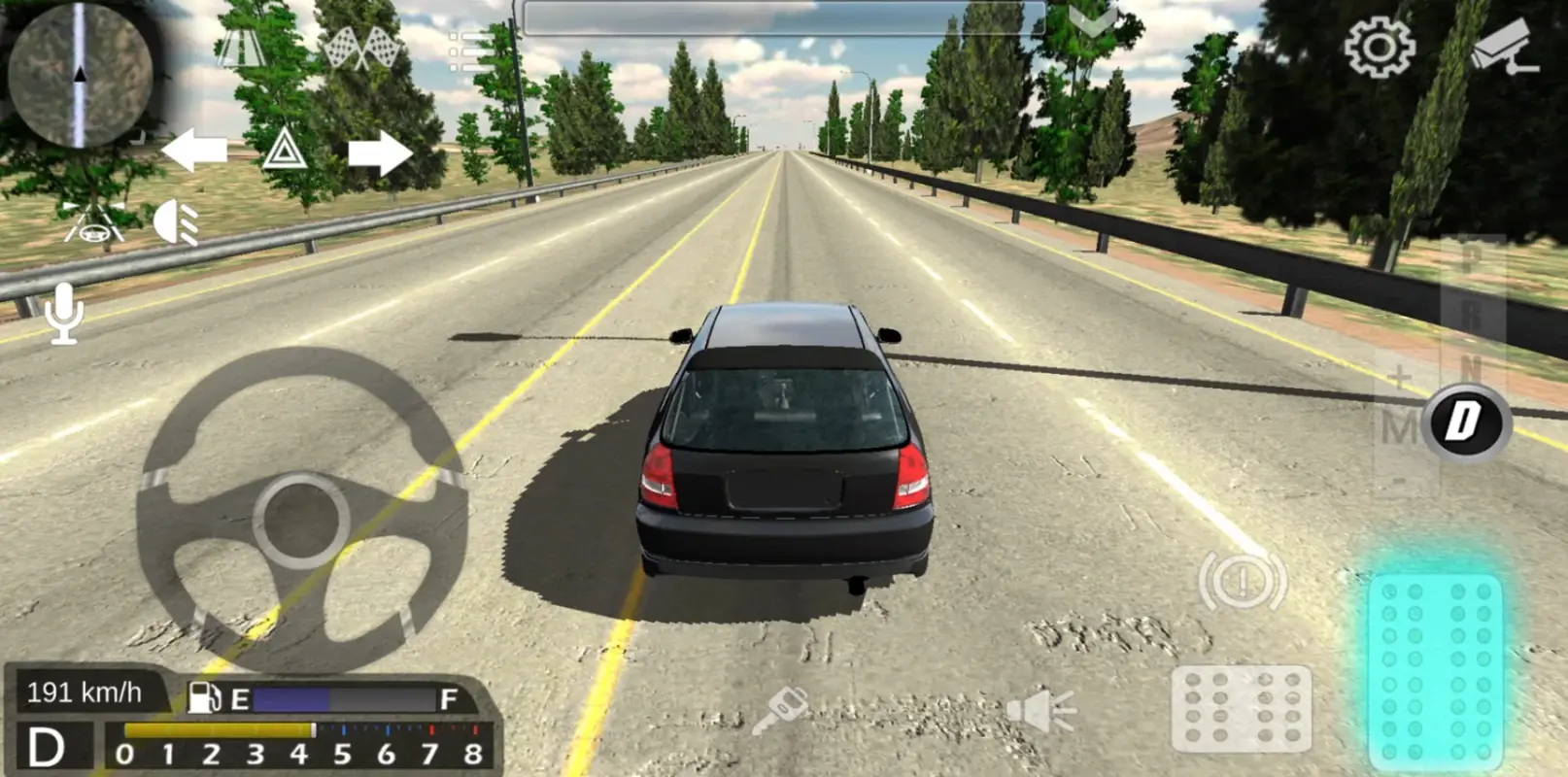Enable the left turn signal
The height and width of the screenshot is (777, 1568).
tap(194, 148)
